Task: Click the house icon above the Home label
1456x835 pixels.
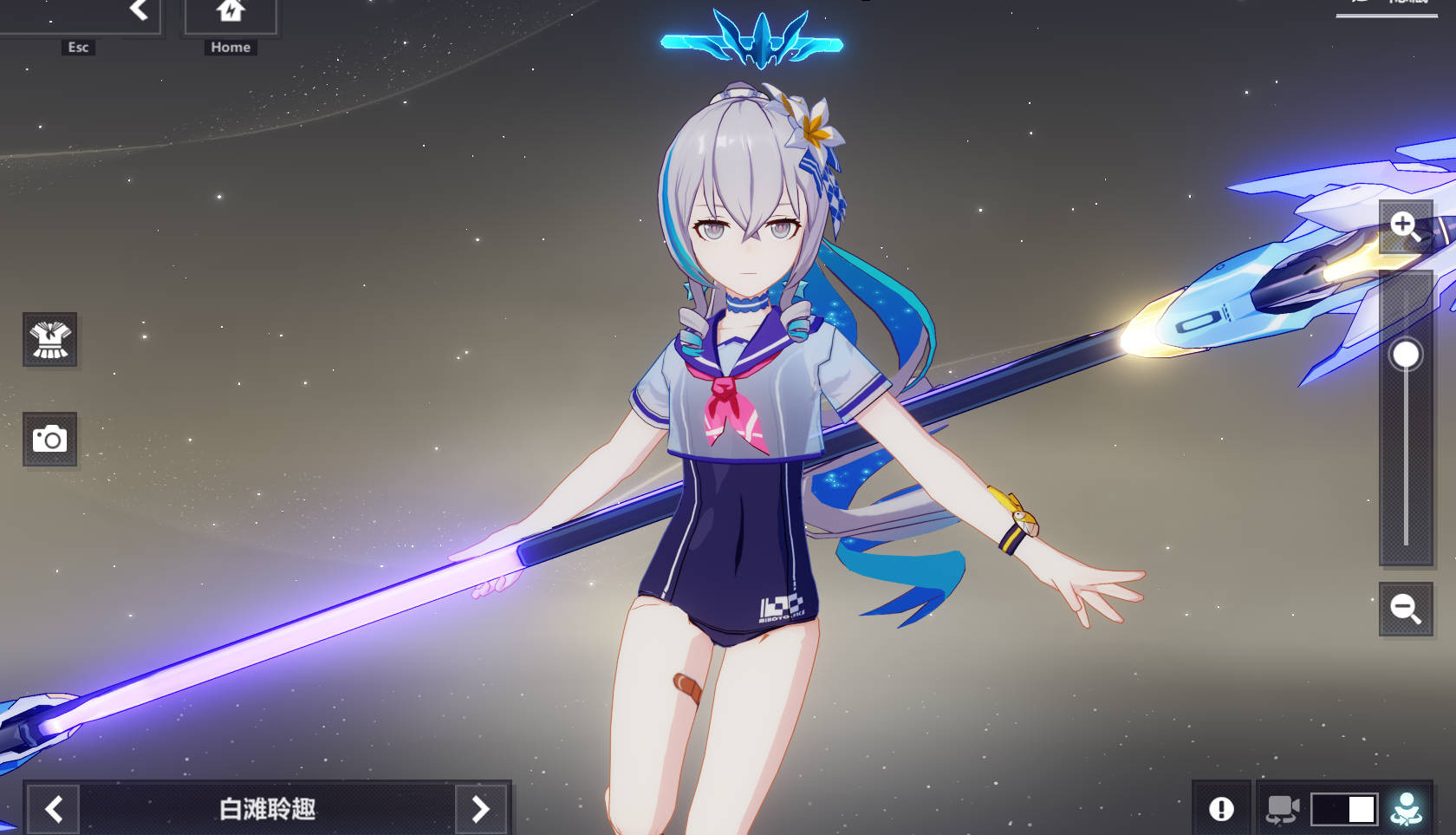Action: [230, 10]
